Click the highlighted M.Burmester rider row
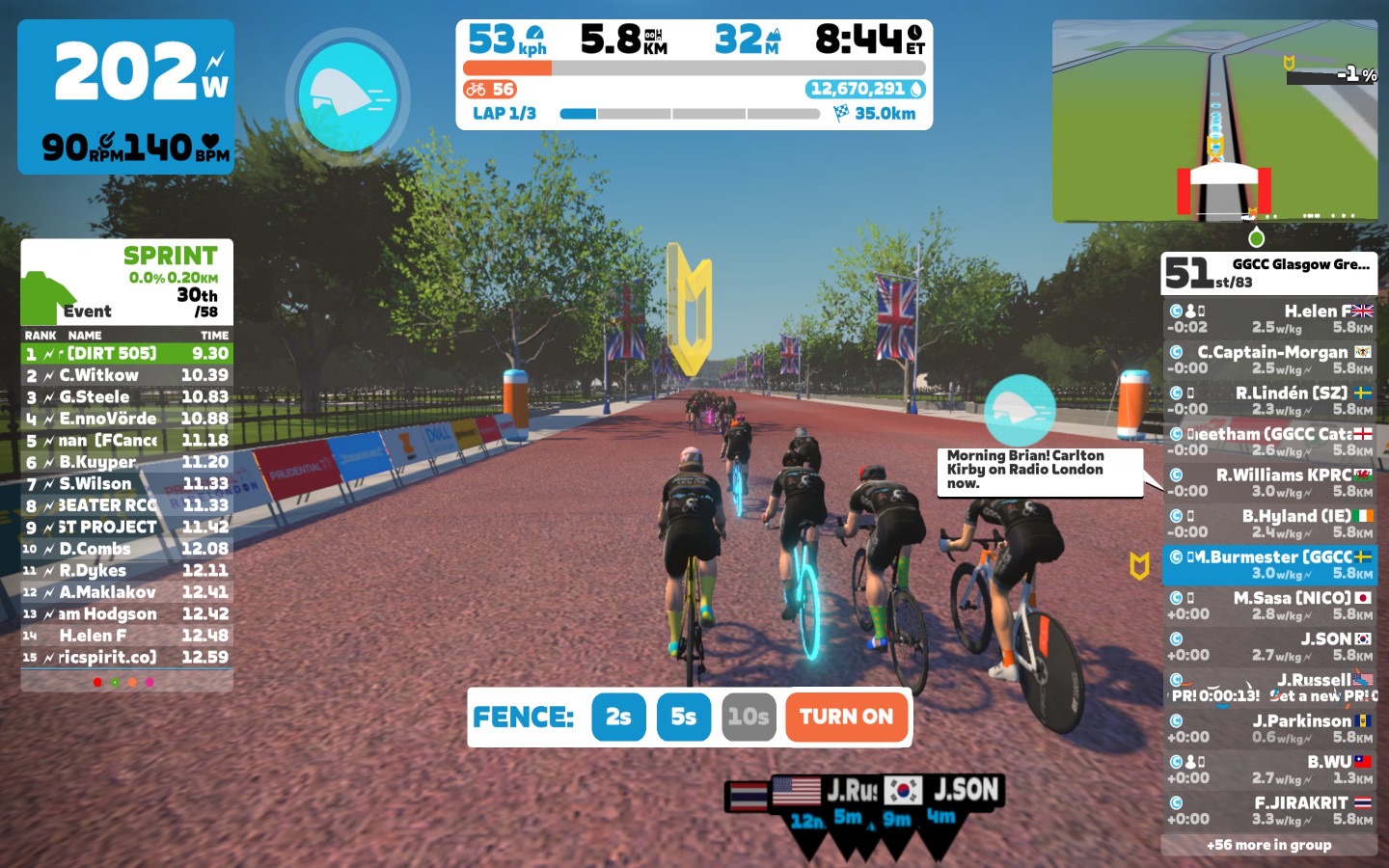 pos(1269,564)
